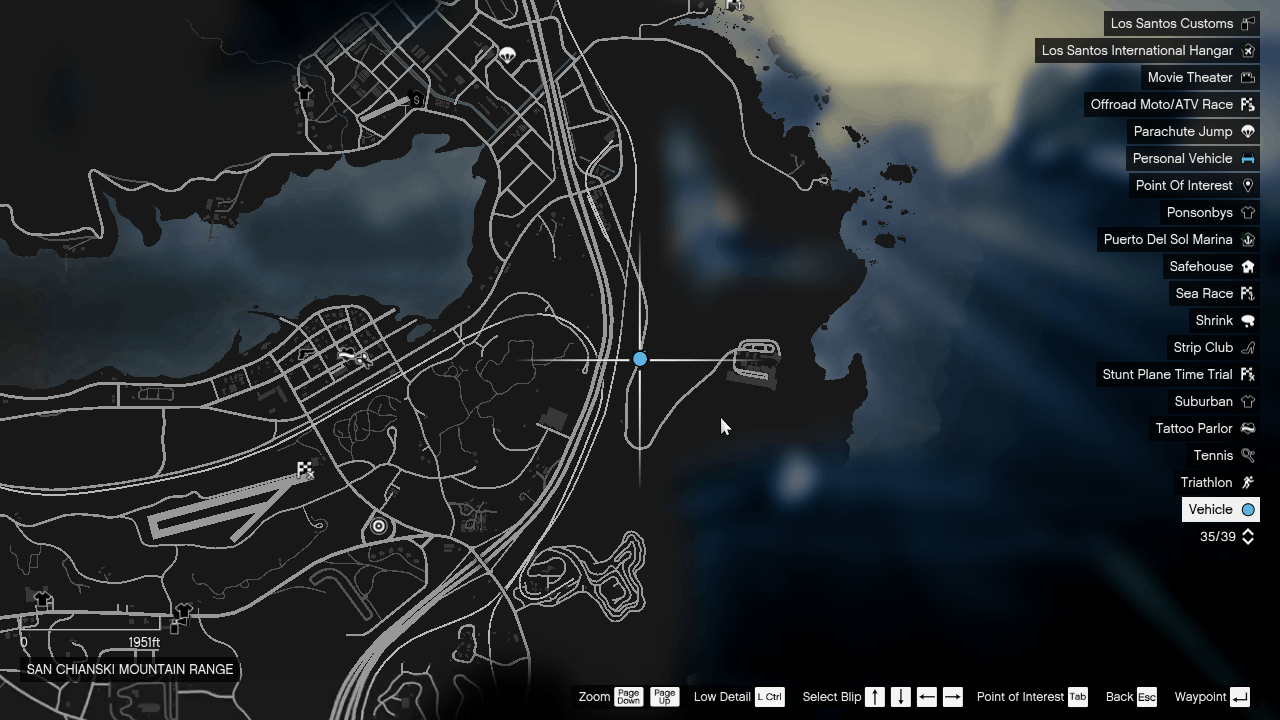Choose Ponsonbys from the blip list

click(x=1199, y=212)
